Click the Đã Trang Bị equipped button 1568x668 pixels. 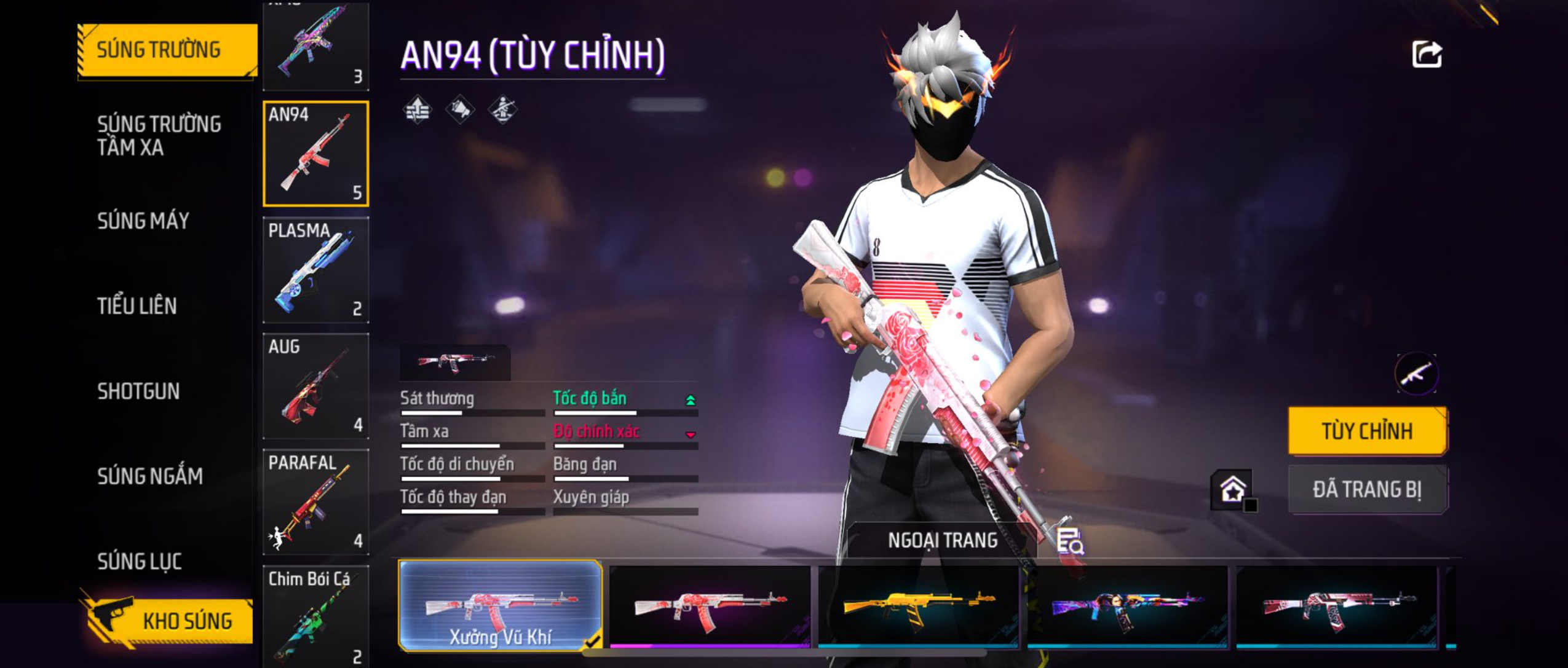[x=1367, y=490]
